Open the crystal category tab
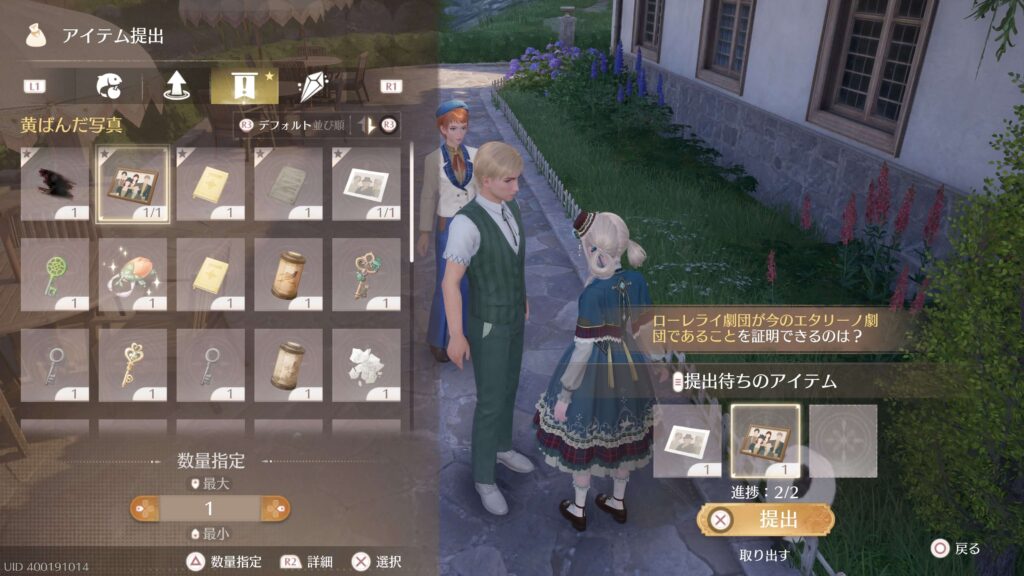The width and height of the screenshot is (1024, 576). point(313,86)
